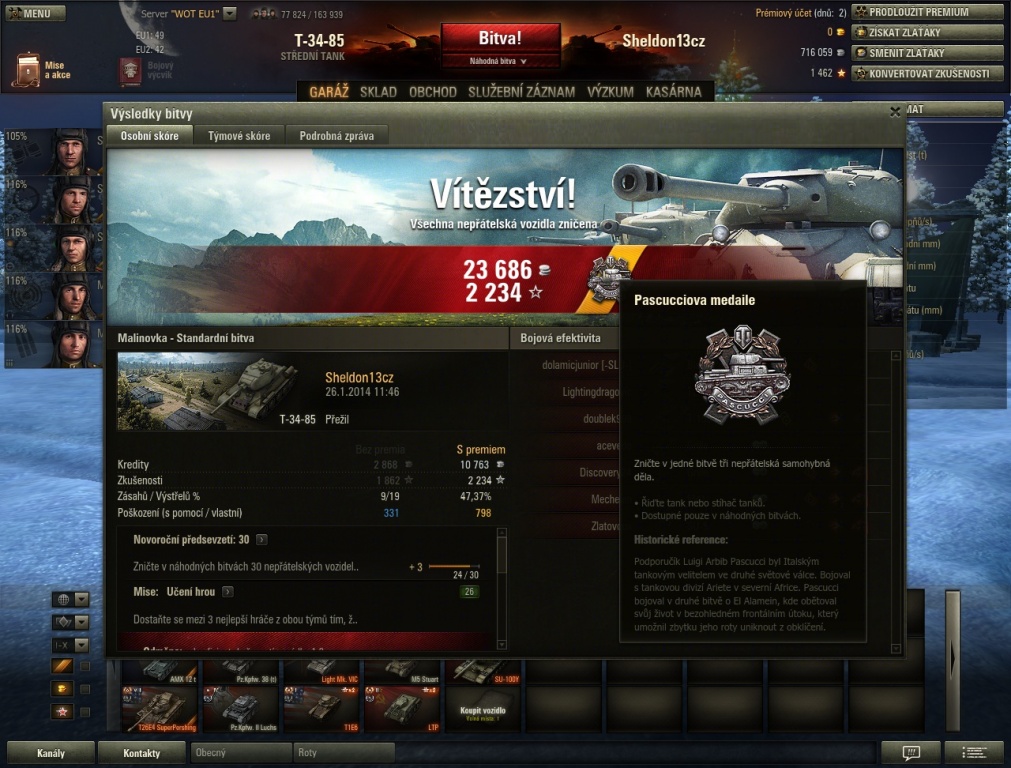This screenshot has width=1011, height=768.
Task: Choose the ZÍSKAT ZLAŤÁKY button
Action: click(x=927, y=32)
